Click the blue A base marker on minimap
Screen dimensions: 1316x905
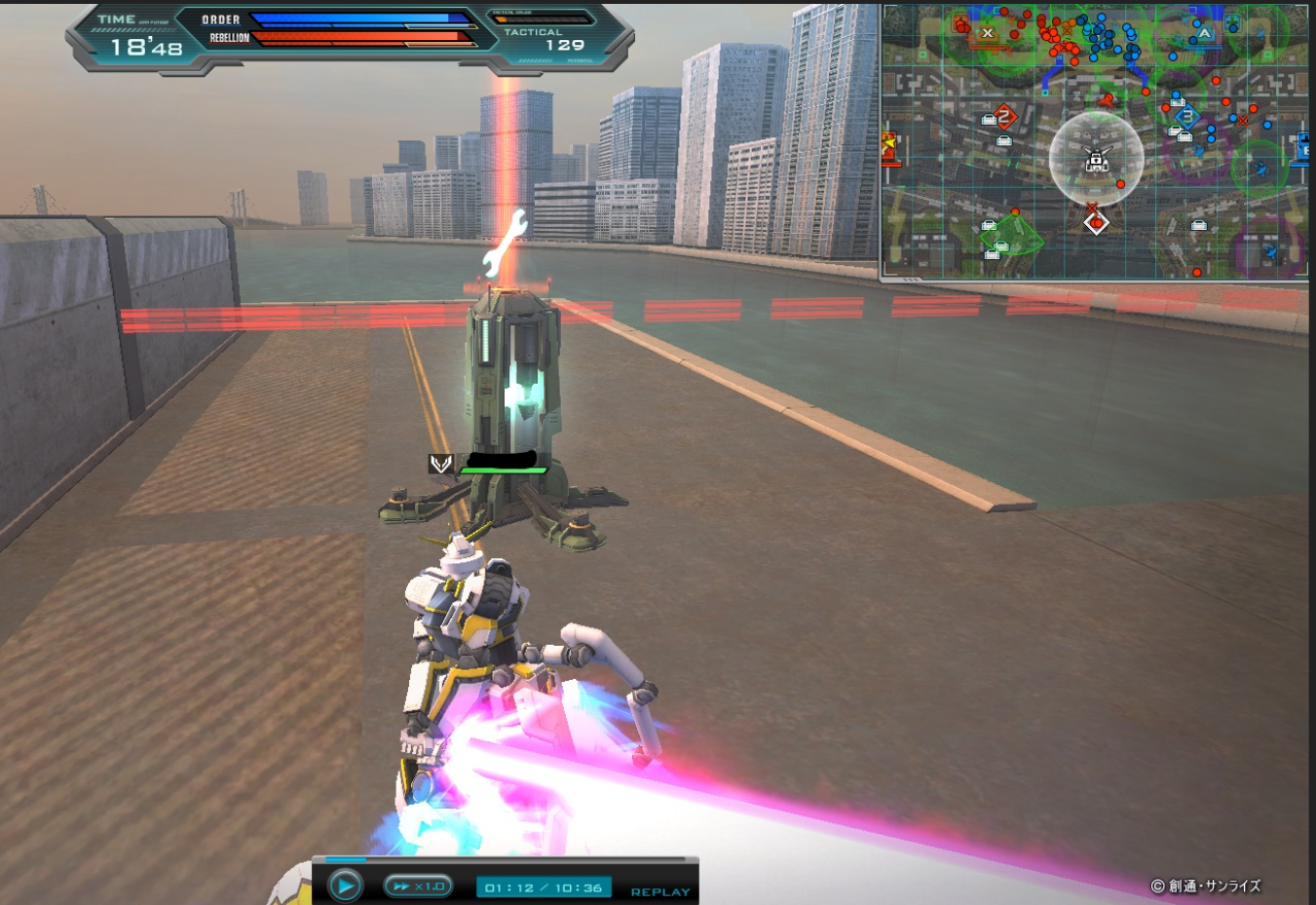click(x=1205, y=33)
